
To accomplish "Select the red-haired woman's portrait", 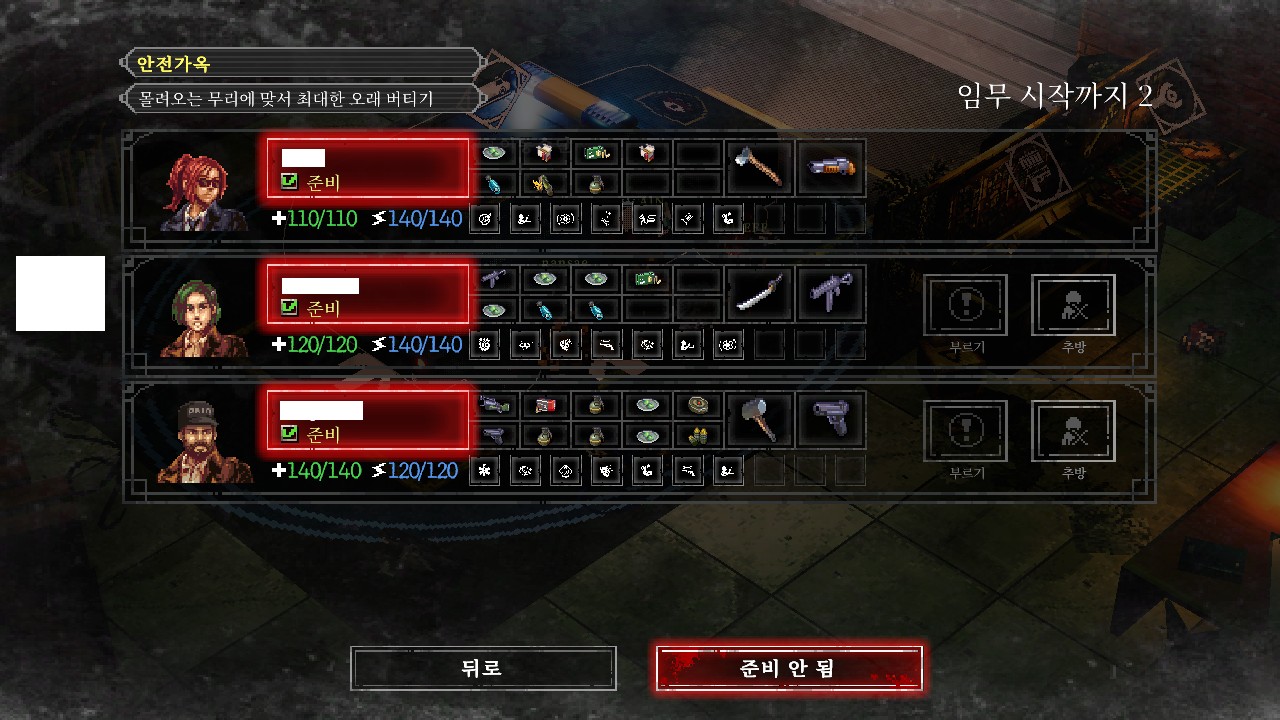I will (x=196, y=191).
